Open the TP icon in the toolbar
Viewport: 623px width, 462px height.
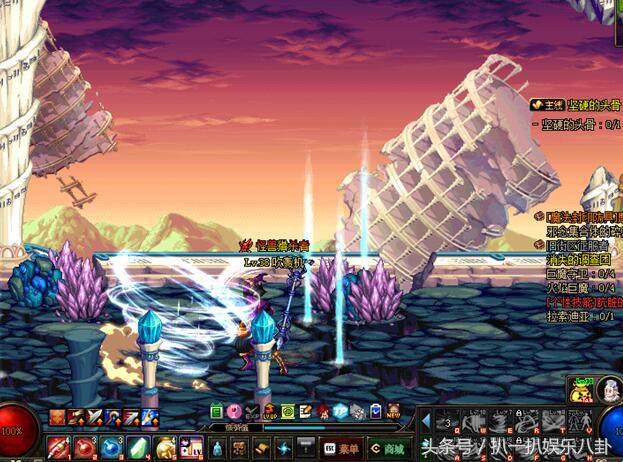(340, 411)
